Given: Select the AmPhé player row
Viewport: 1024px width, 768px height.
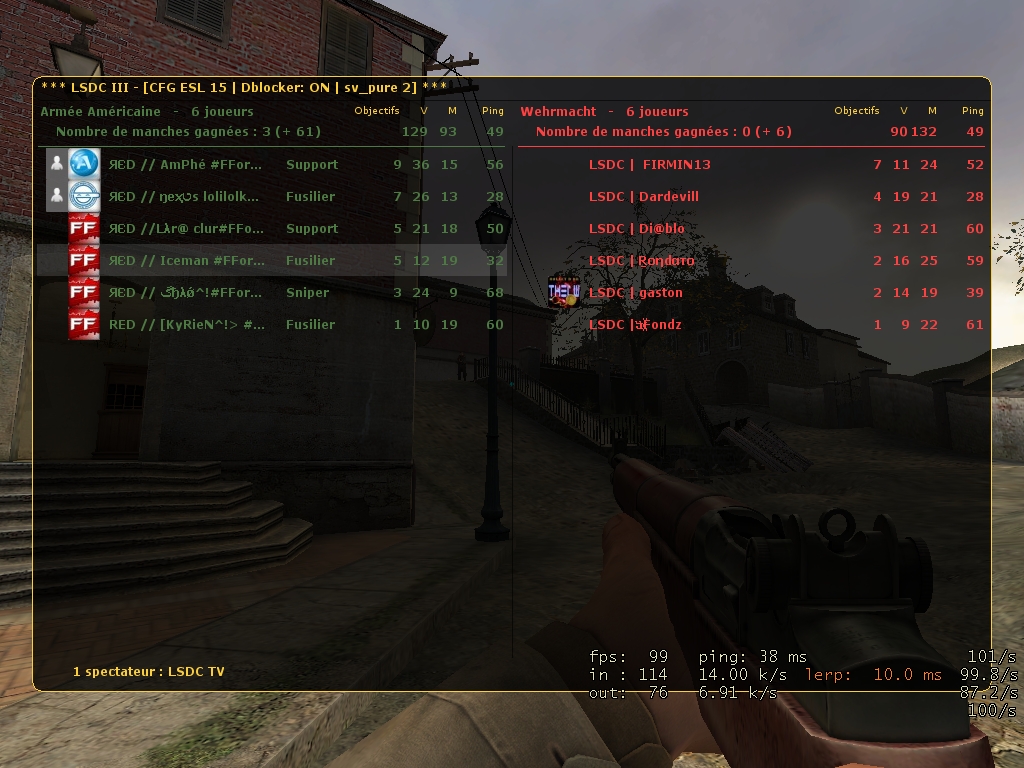Looking at the screenshot, I should coord(272,164).
